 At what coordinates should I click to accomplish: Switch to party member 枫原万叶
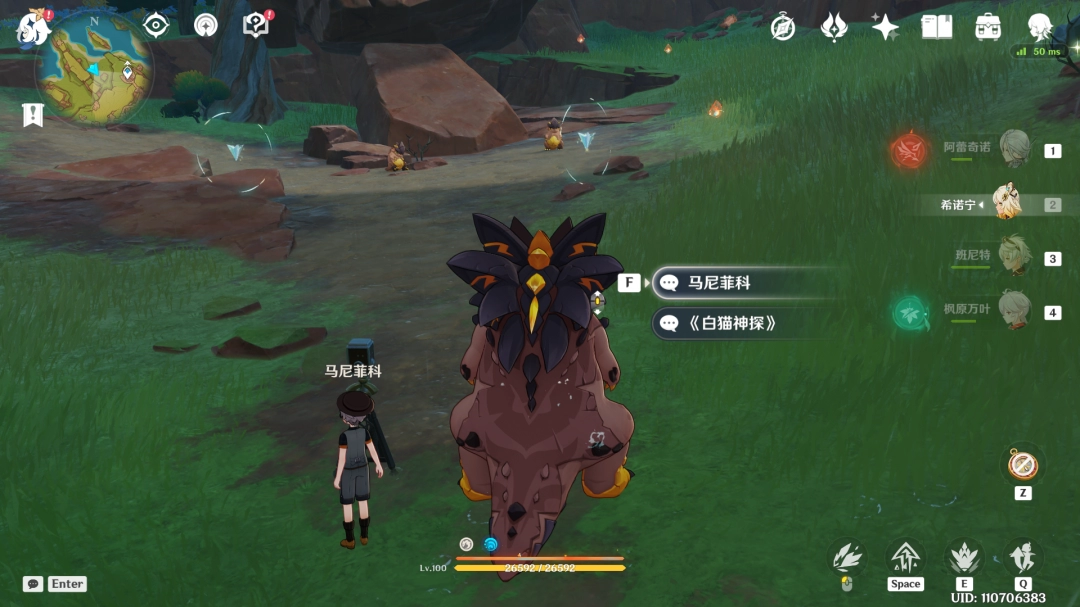point(1014,311)
